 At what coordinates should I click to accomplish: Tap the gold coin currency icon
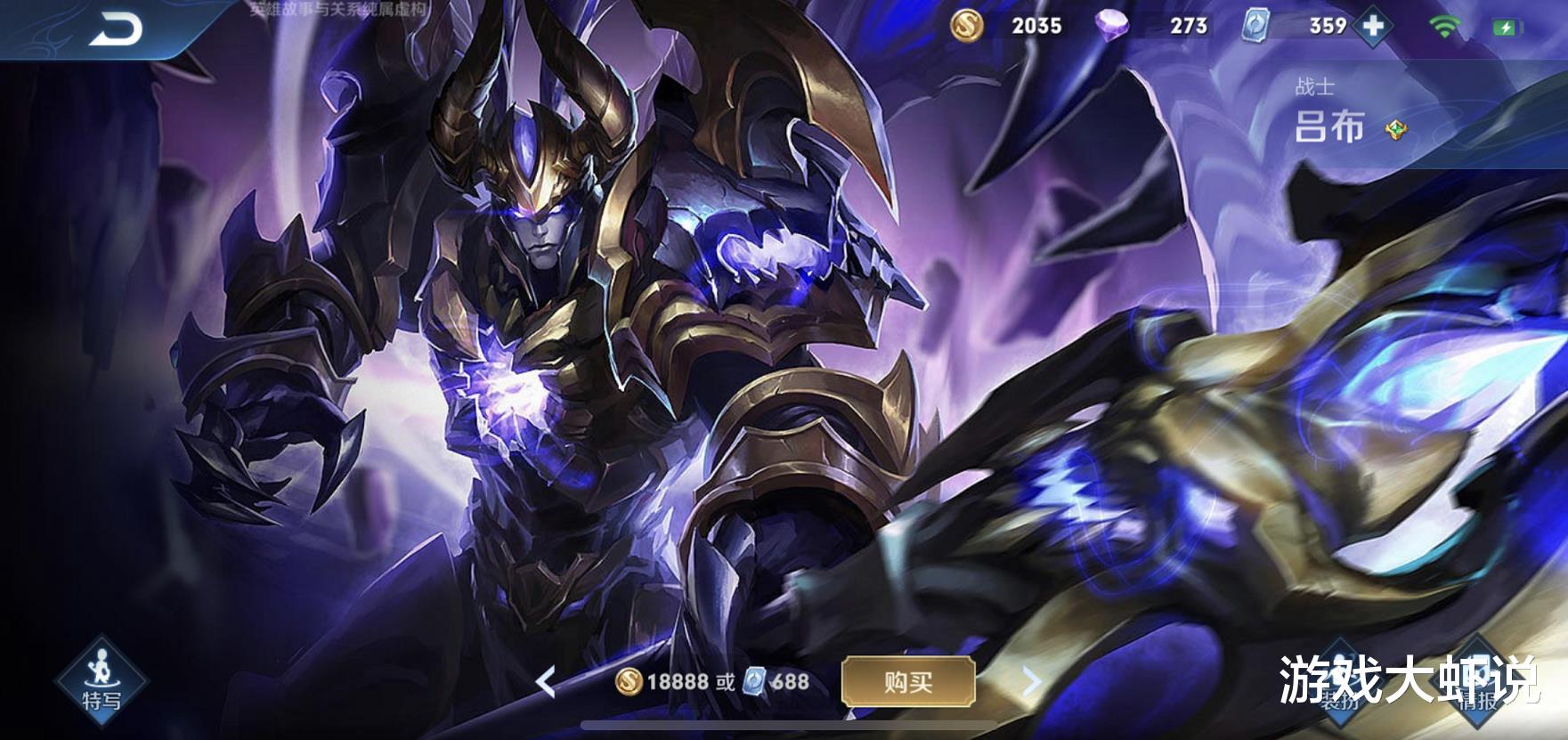pos(968,26)
